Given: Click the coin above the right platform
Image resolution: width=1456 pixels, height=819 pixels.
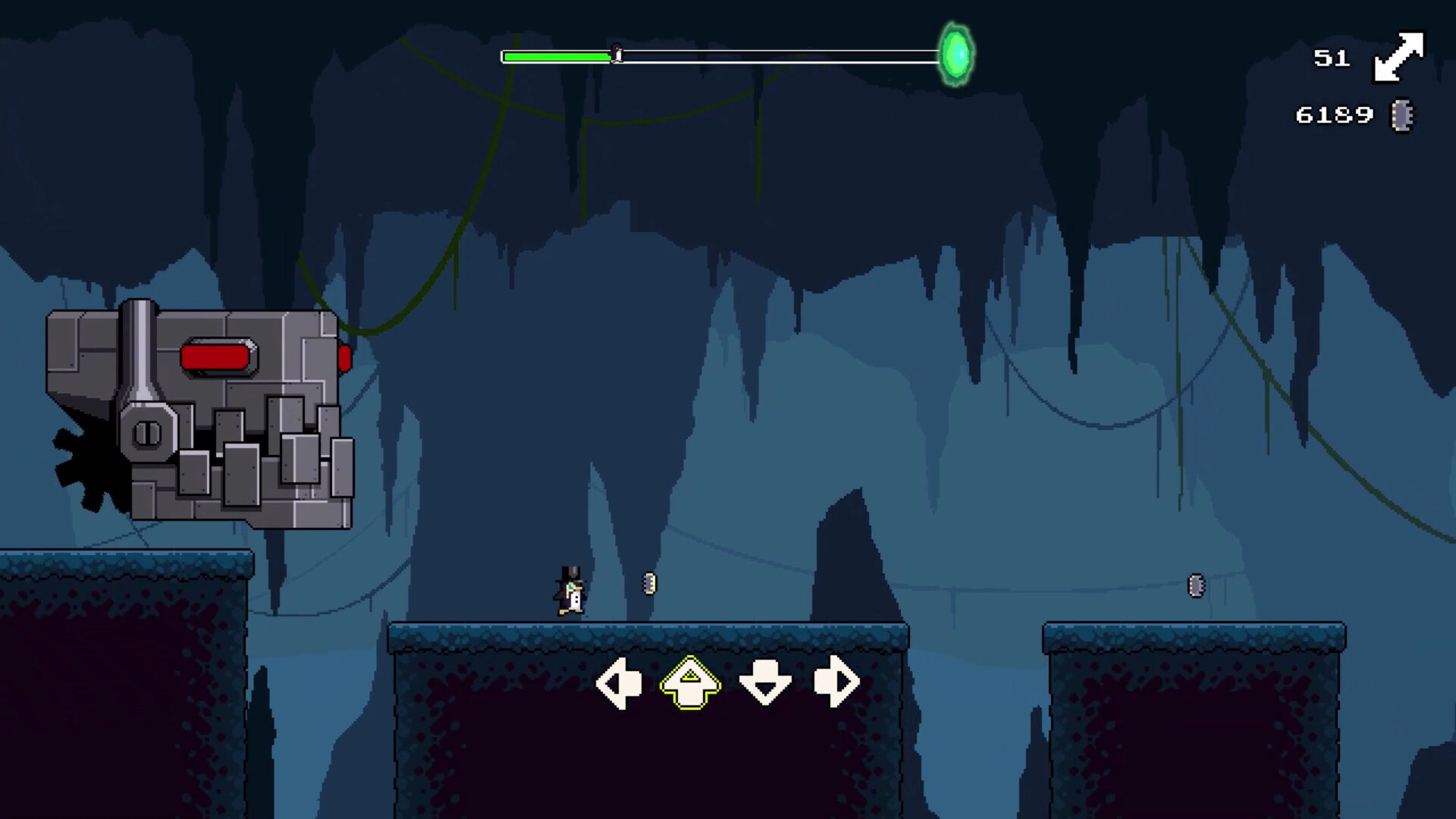Looking at the screenshot, I should click(x=1197, y=585).
